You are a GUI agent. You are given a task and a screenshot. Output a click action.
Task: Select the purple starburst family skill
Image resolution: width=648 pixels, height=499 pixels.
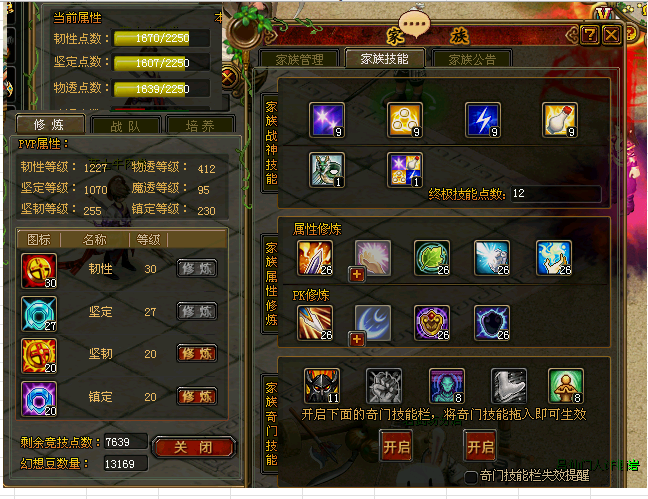pyautogui.click(x=327, y=119)
